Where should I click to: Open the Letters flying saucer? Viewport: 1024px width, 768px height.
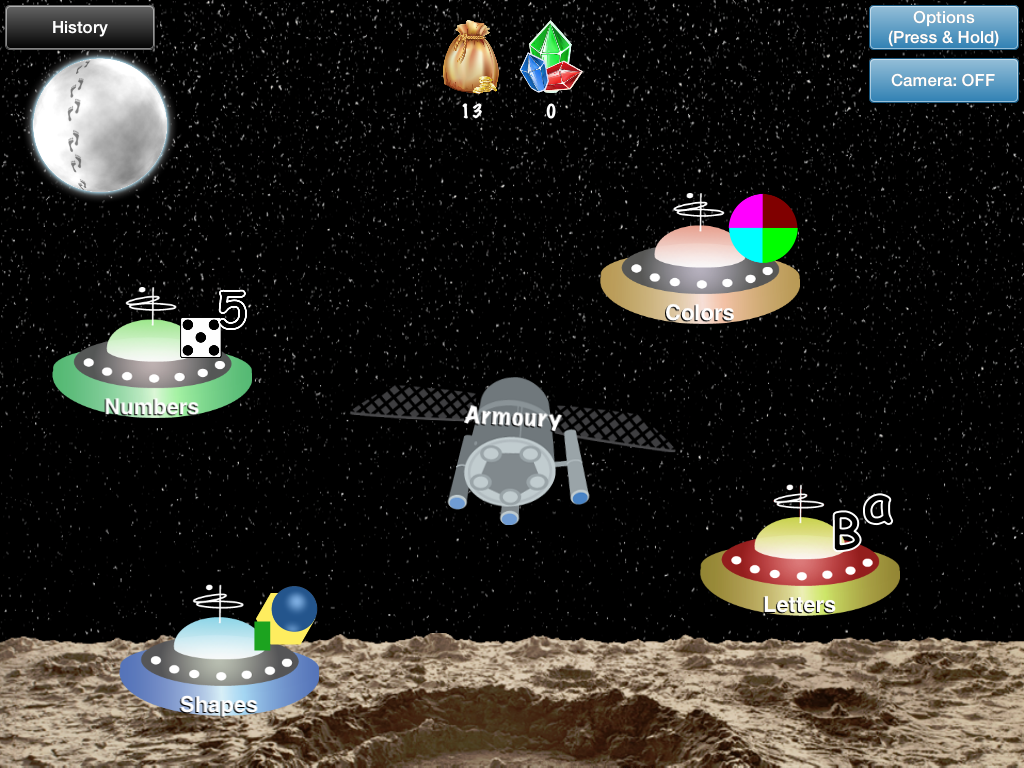(x=800, y=565)
